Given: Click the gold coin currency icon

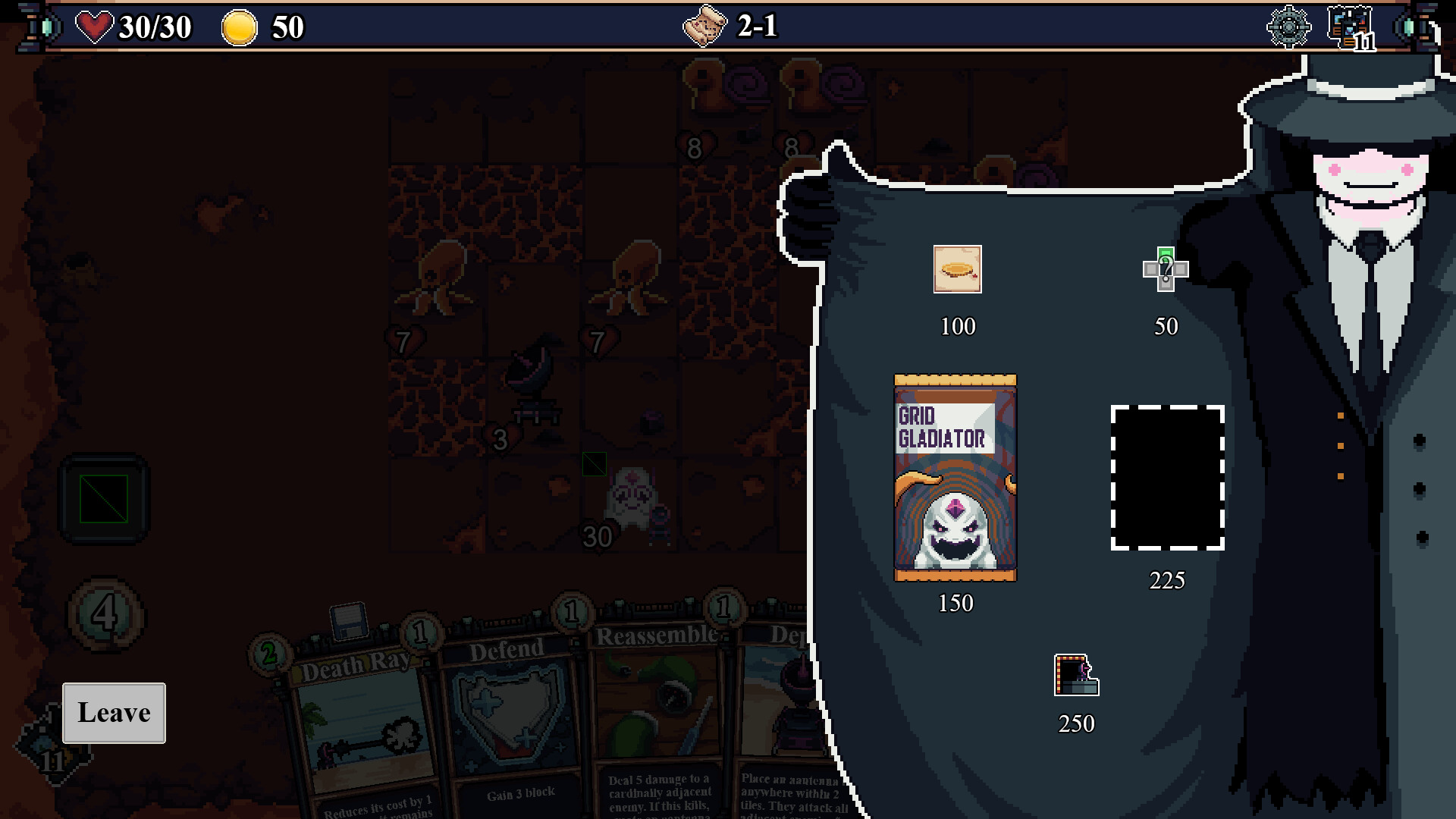Looking at the screenshot, I should (x=241, y=27).
